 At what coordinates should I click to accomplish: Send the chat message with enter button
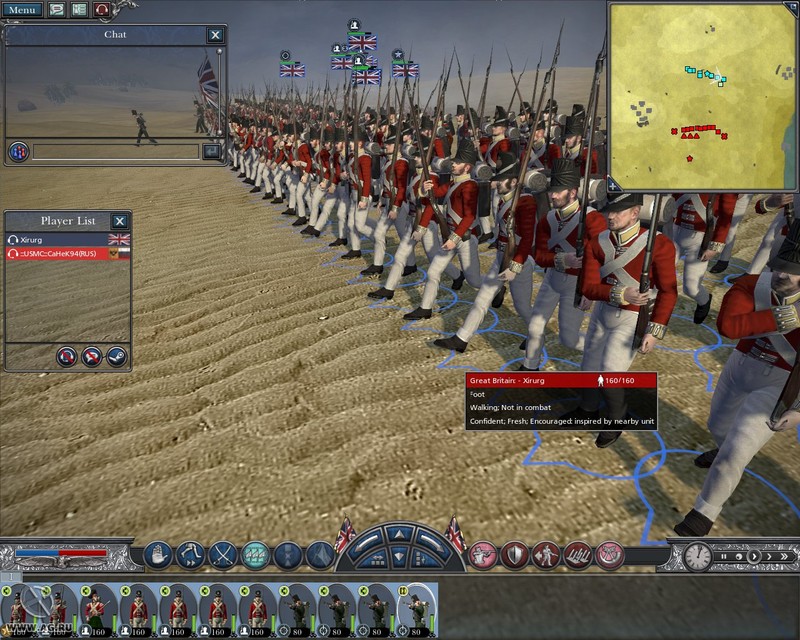[212, 152]
